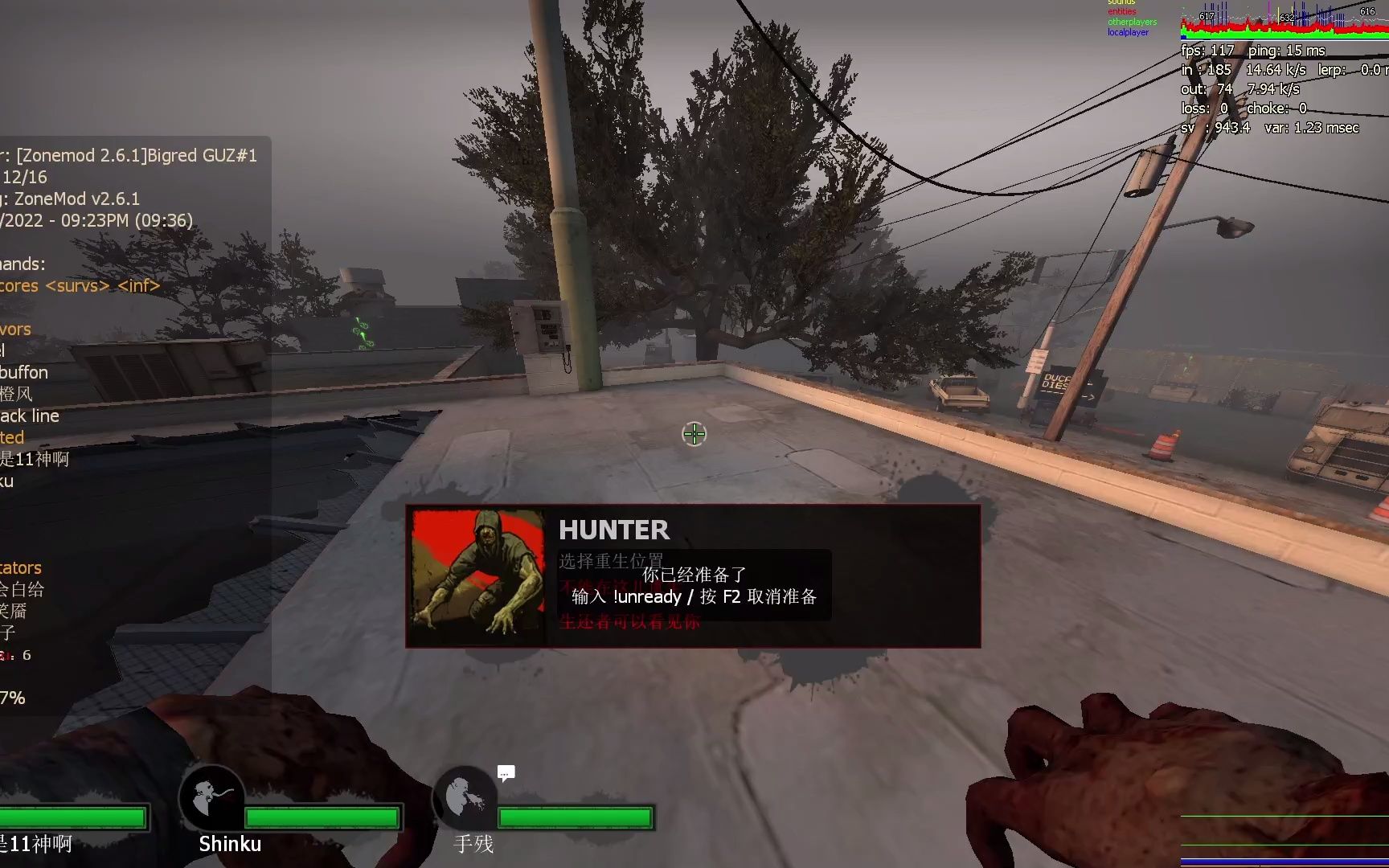Click the Hunter class portrait
The image size is (1389, 868).
pyautogui.click(x=477, y=575)
